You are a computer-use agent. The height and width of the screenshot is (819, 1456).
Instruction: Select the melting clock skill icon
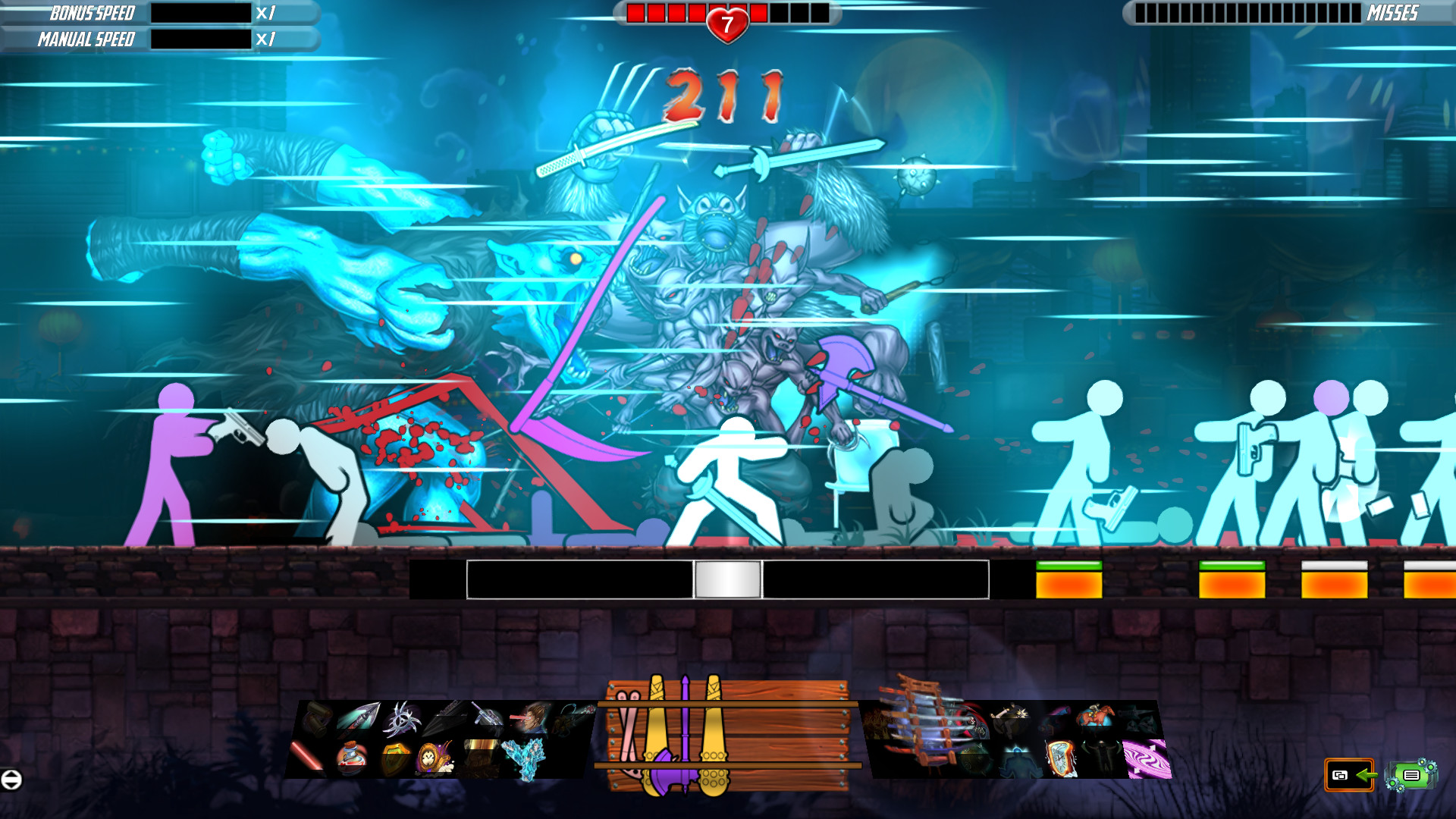[1061, 759]
